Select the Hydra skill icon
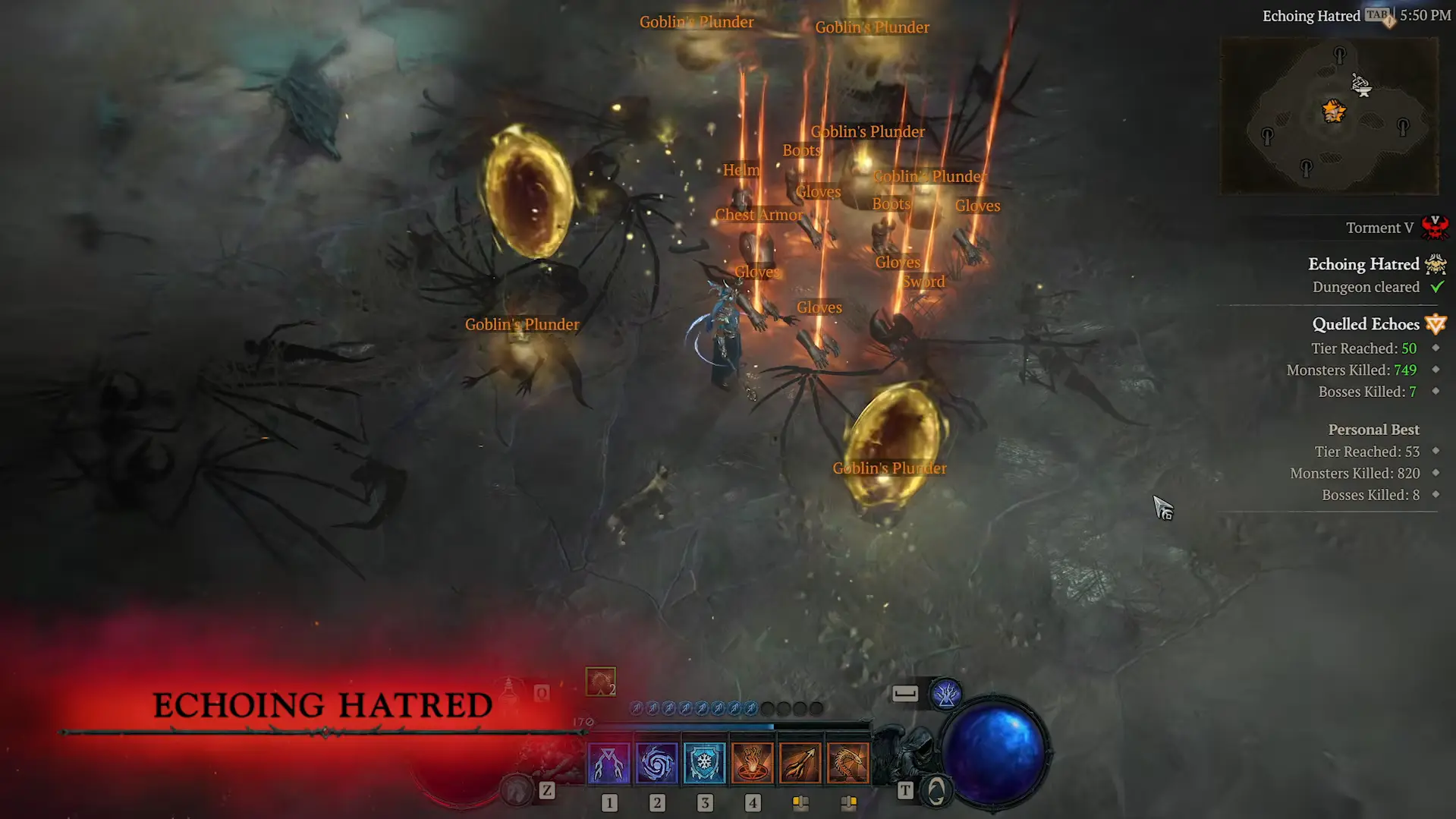1456x819 pixels. (x=848, y=761)
